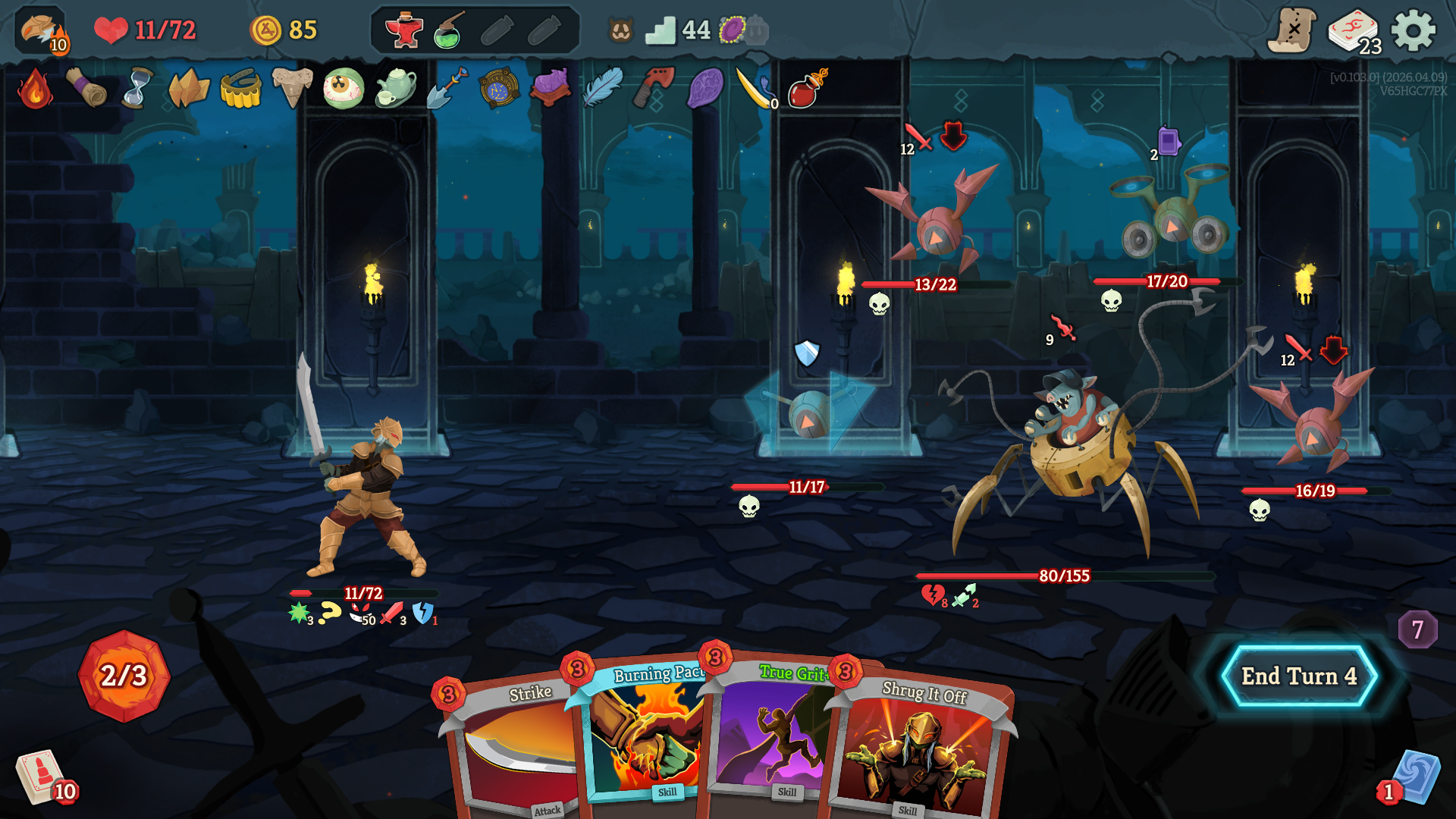This screenshot has width=1456, height=819.
Task: Inspect the green eyeball relic
Action: click(343, 89)
